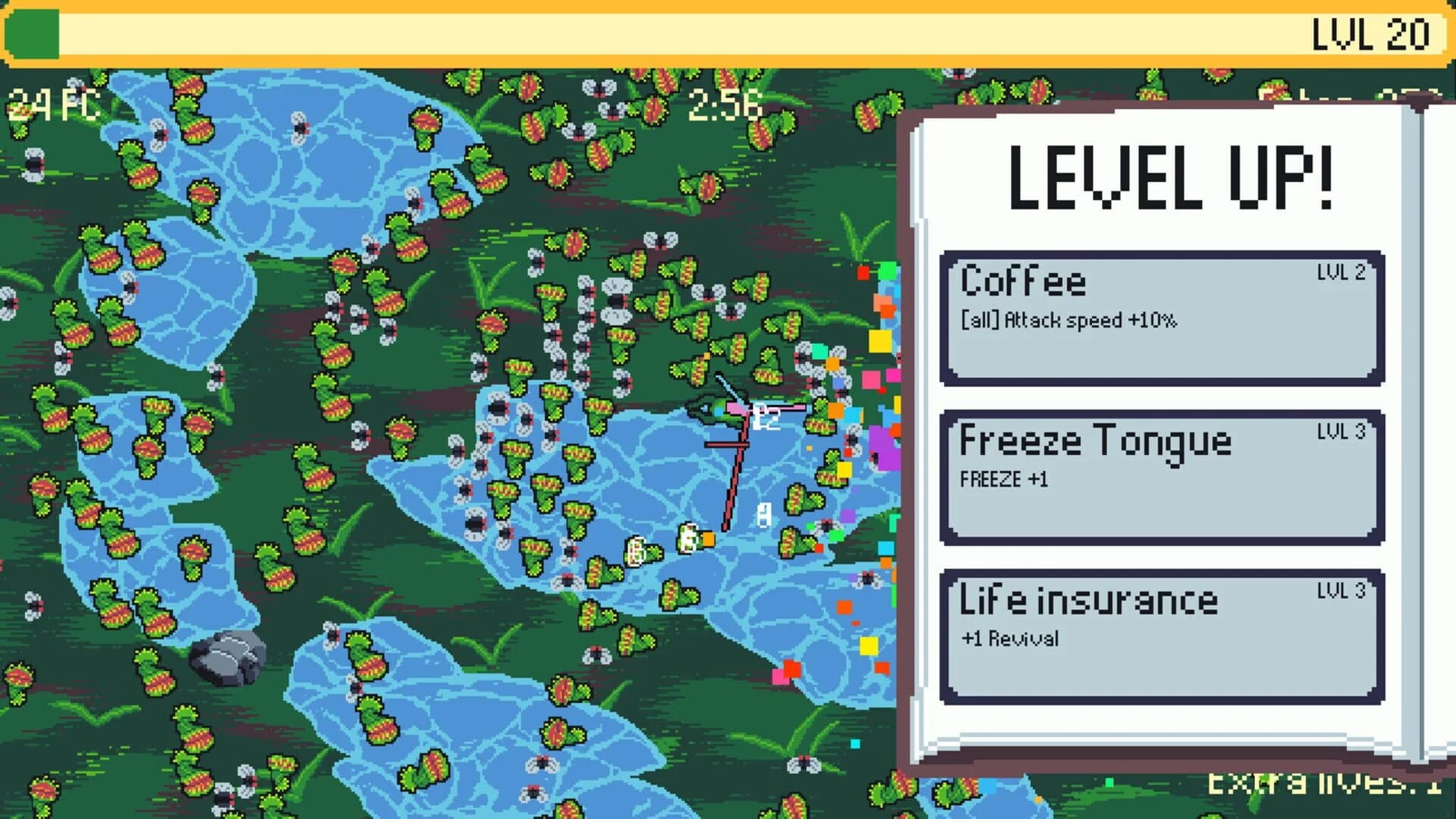Click the player frog character

click(717, 409)
